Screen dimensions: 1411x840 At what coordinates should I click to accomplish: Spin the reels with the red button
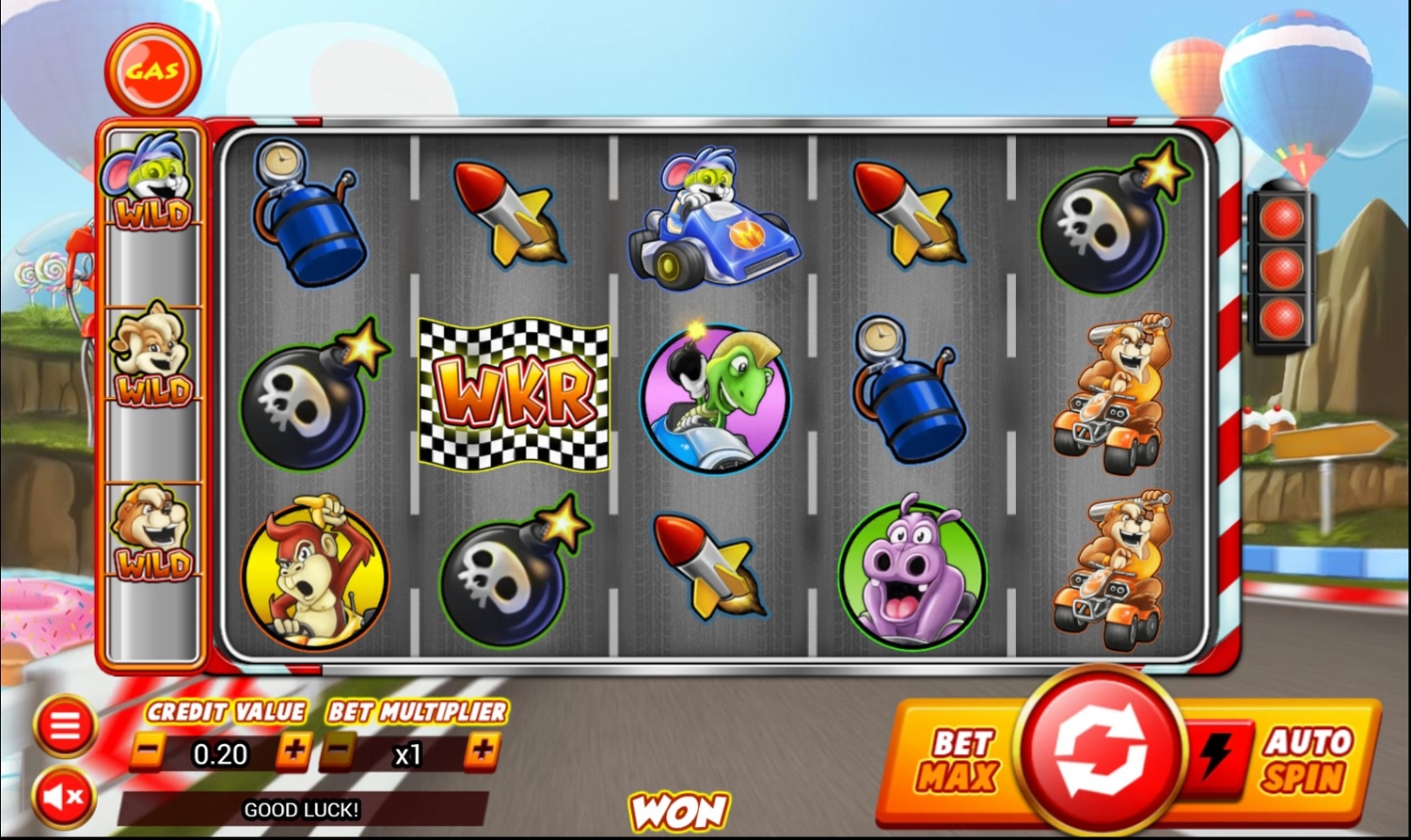(x=1101, y=752)
